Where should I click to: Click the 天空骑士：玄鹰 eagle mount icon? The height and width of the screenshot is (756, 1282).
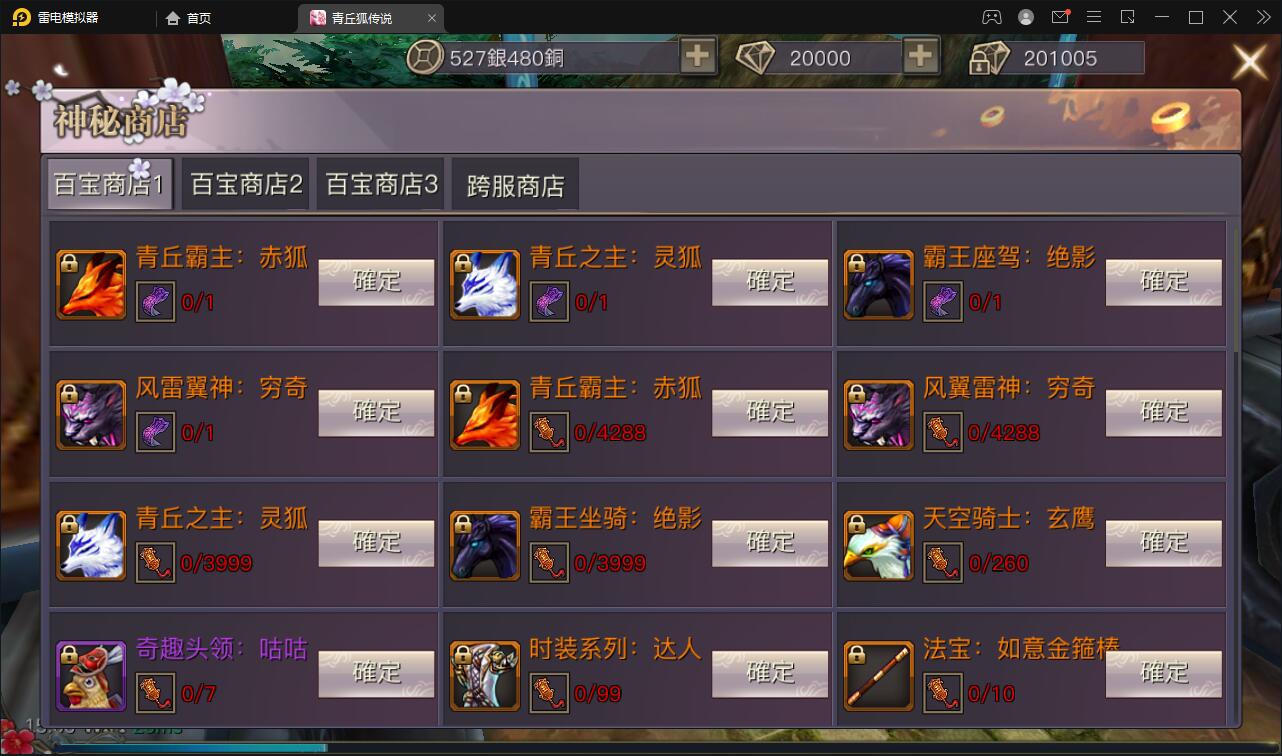(878, 544)
